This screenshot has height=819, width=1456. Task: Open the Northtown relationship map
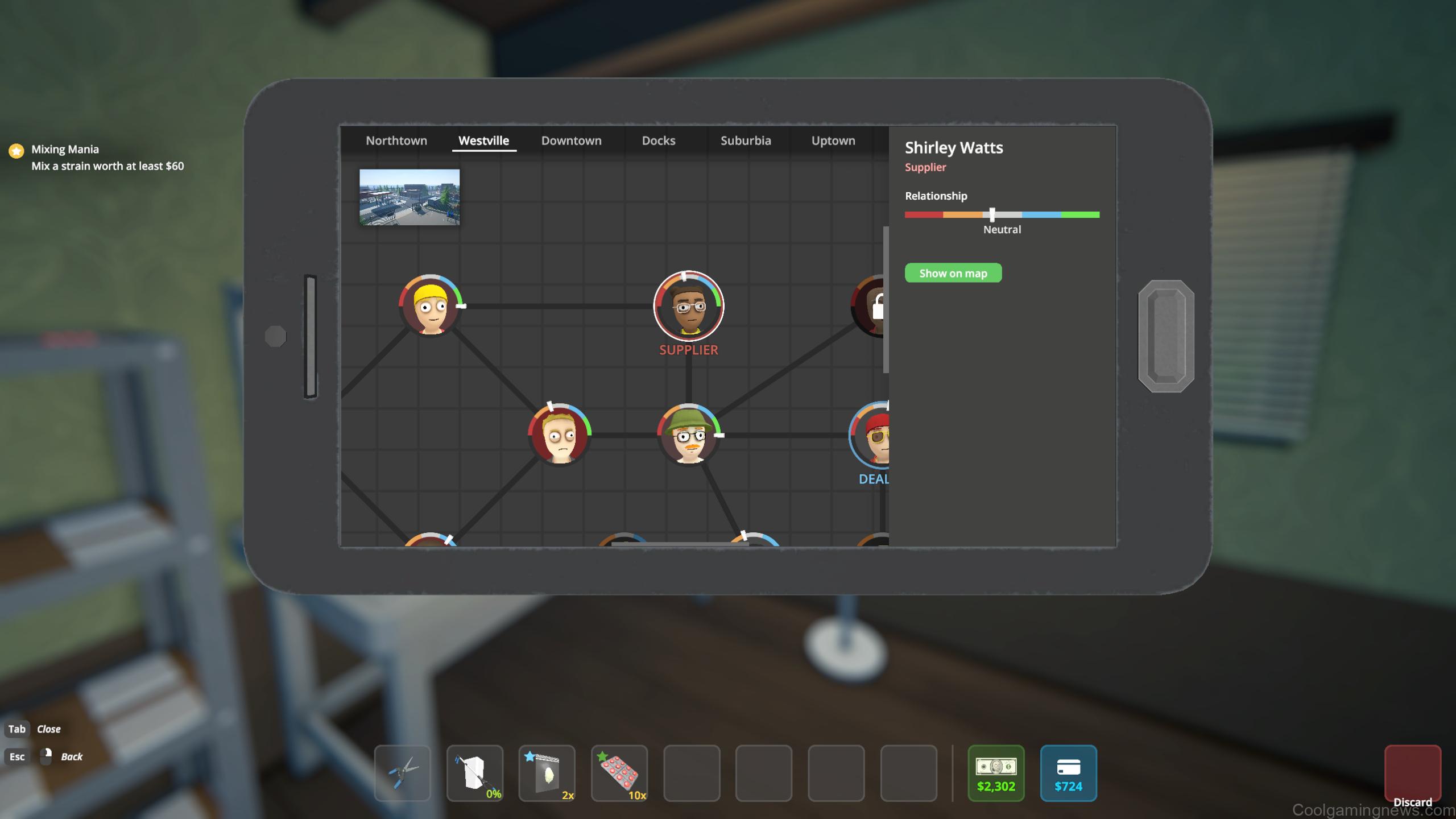coord(396,140)
